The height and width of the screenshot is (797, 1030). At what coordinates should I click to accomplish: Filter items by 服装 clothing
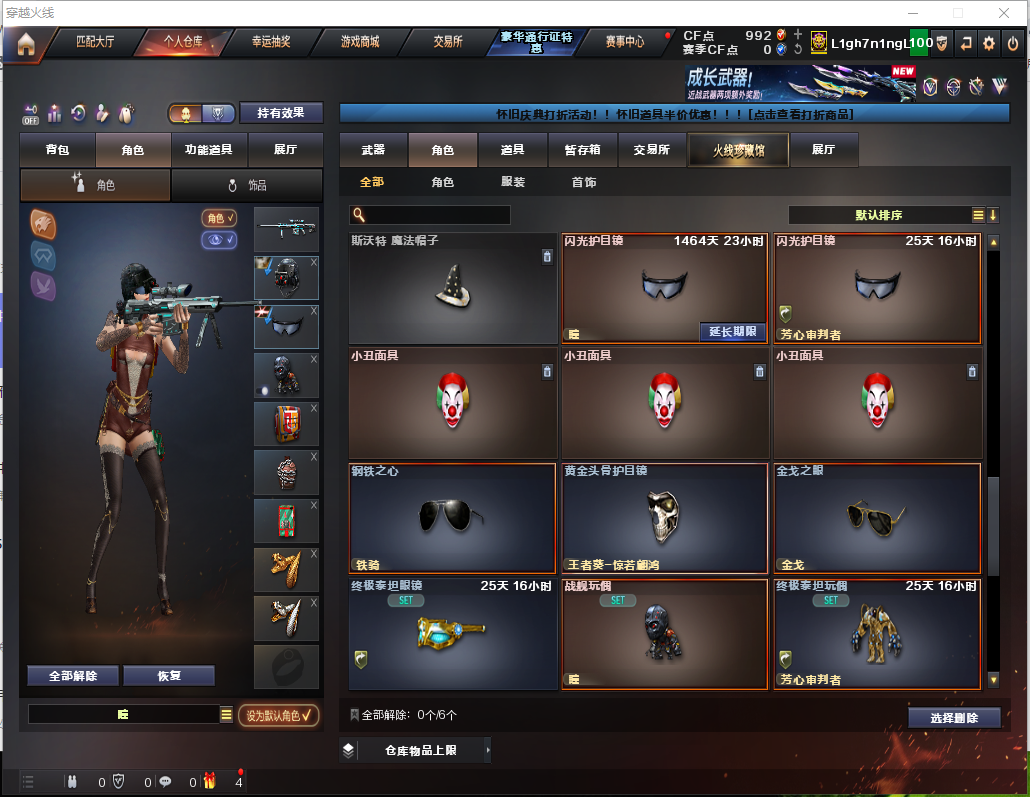pos(513,182)
